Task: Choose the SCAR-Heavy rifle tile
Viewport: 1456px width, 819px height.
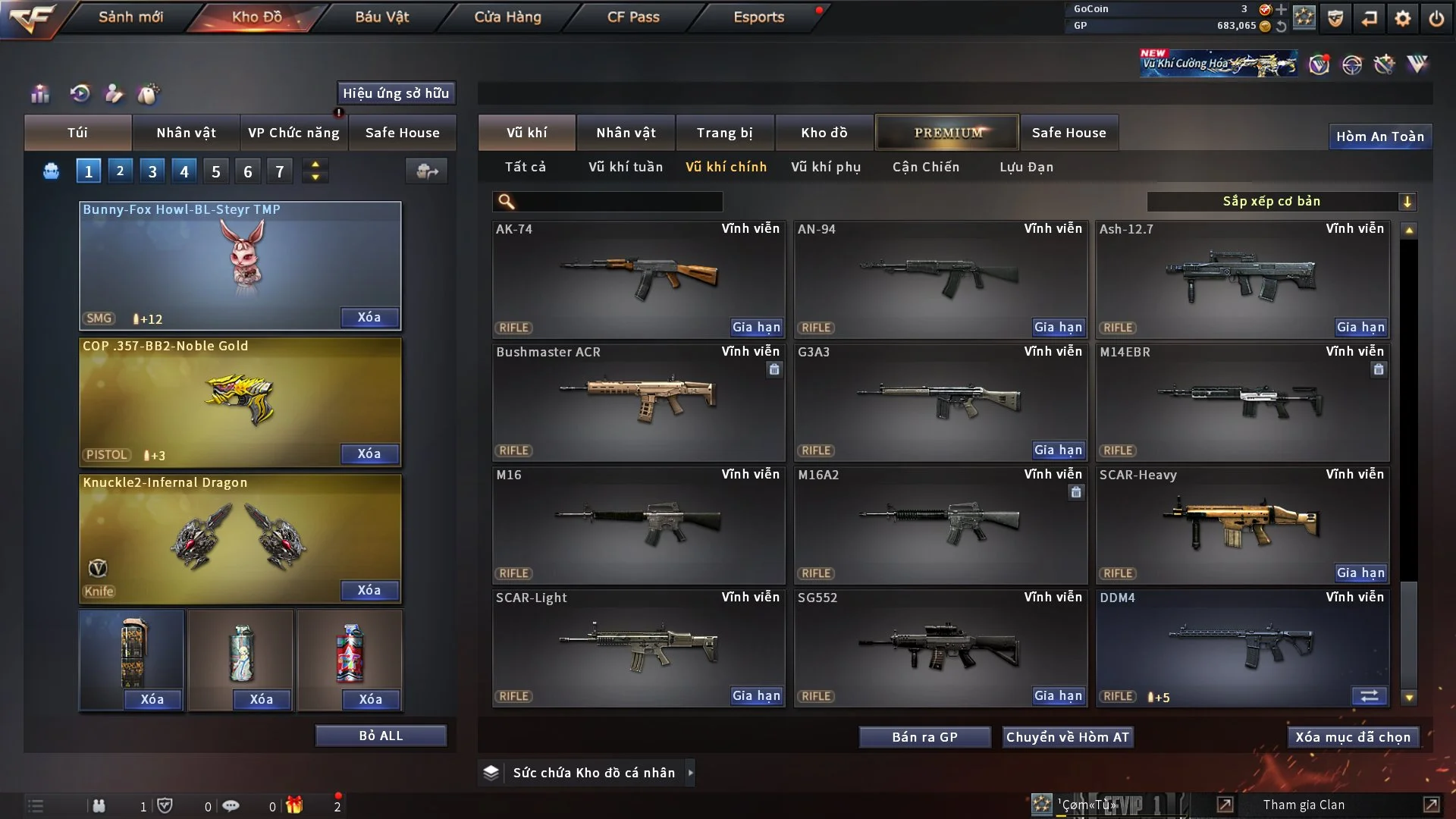Action: pyautogui.click(x=1242, y=525)
